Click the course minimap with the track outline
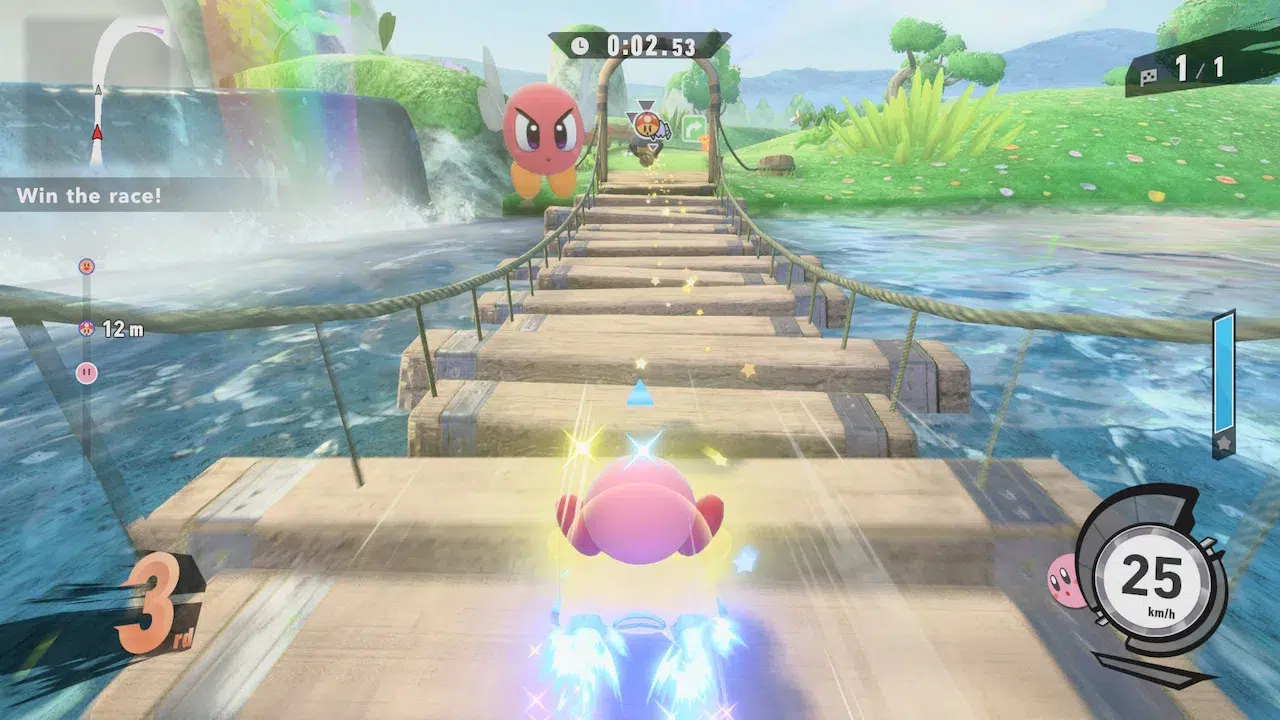Viewport: 1280px width, 720px height. pos(110,92)
